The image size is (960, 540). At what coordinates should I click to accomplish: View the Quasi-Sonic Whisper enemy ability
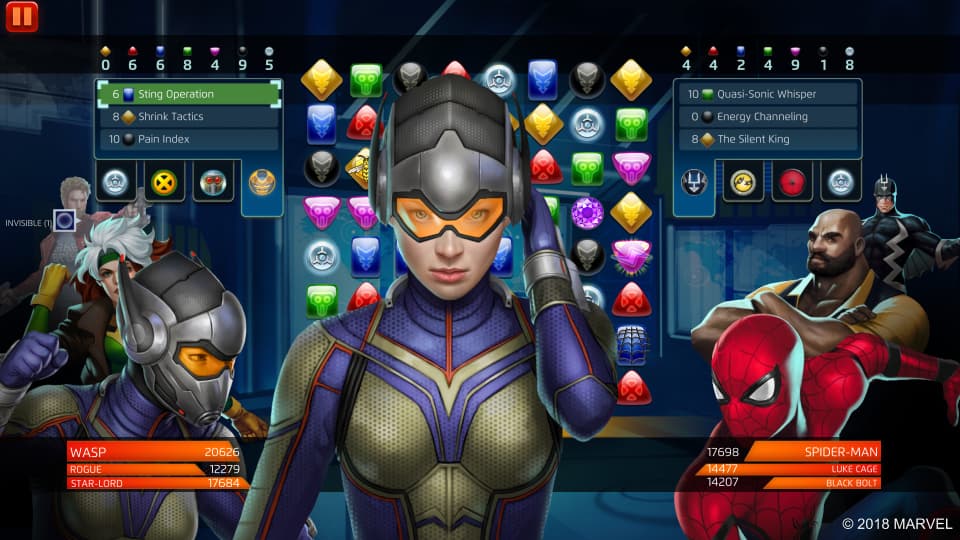tap(767, 94)
